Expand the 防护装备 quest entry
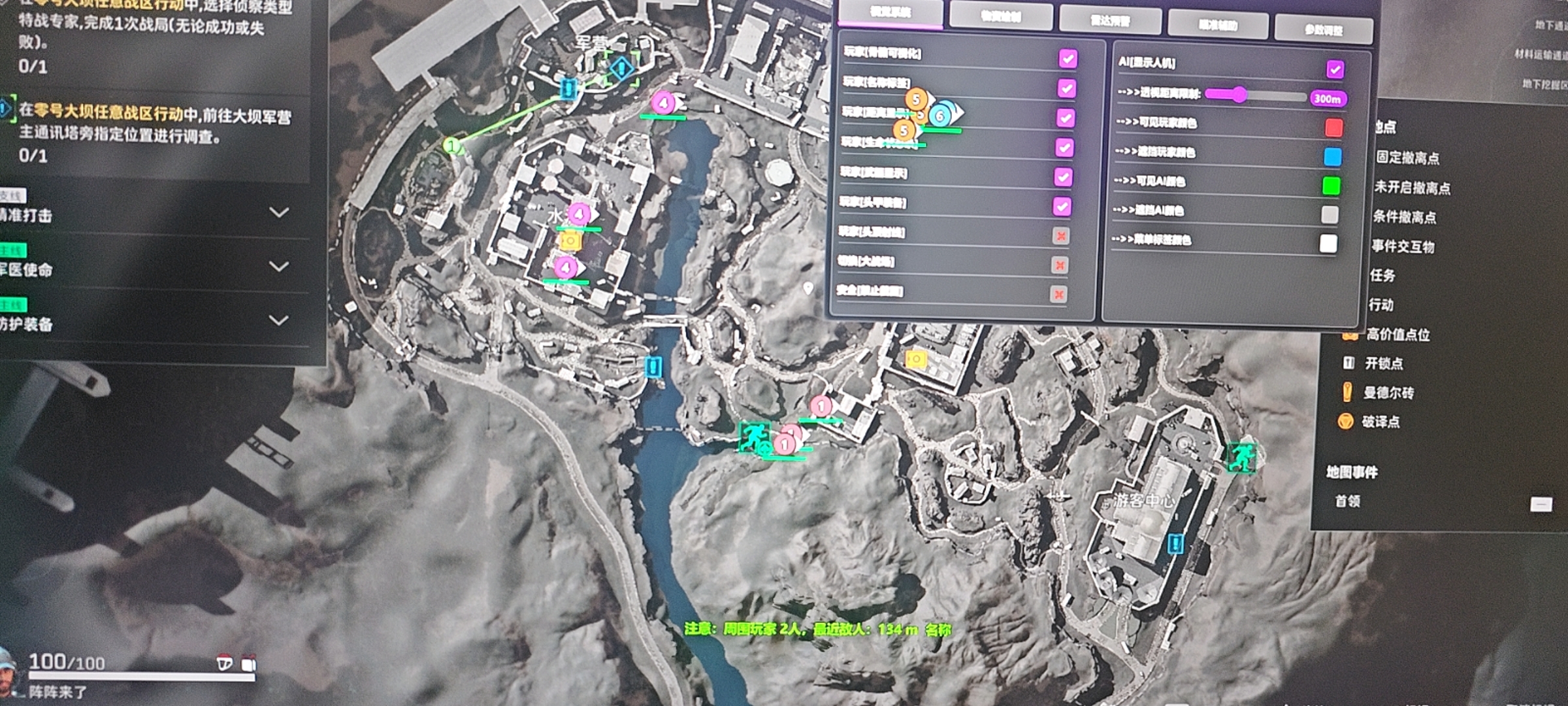 [279, 320]
